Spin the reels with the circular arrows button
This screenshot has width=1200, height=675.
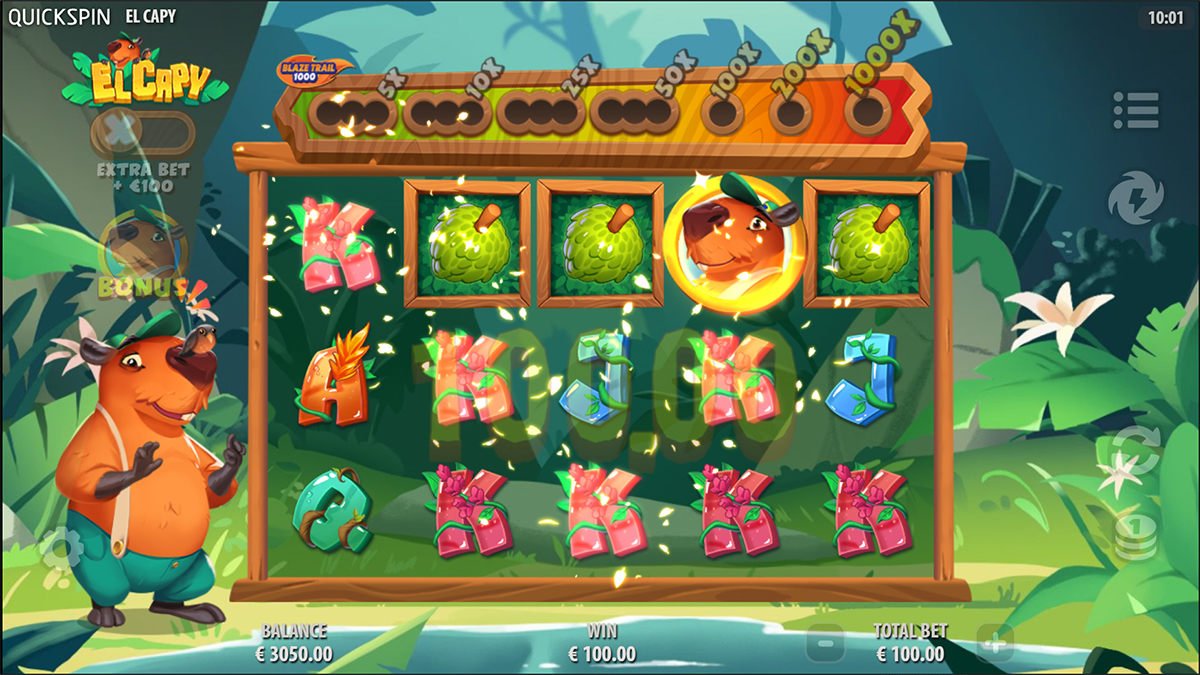(x=1135, y=453)
